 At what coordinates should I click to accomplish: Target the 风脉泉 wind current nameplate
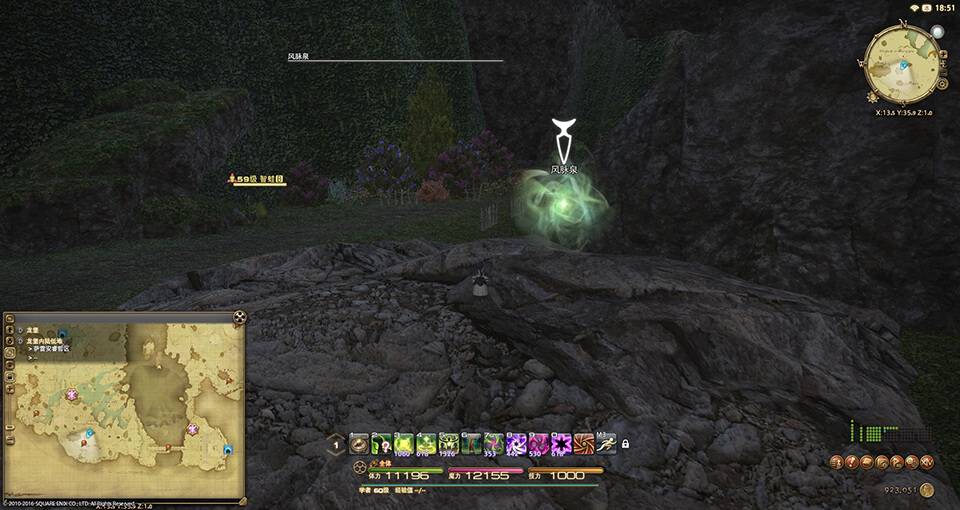(x=564, y=170)
